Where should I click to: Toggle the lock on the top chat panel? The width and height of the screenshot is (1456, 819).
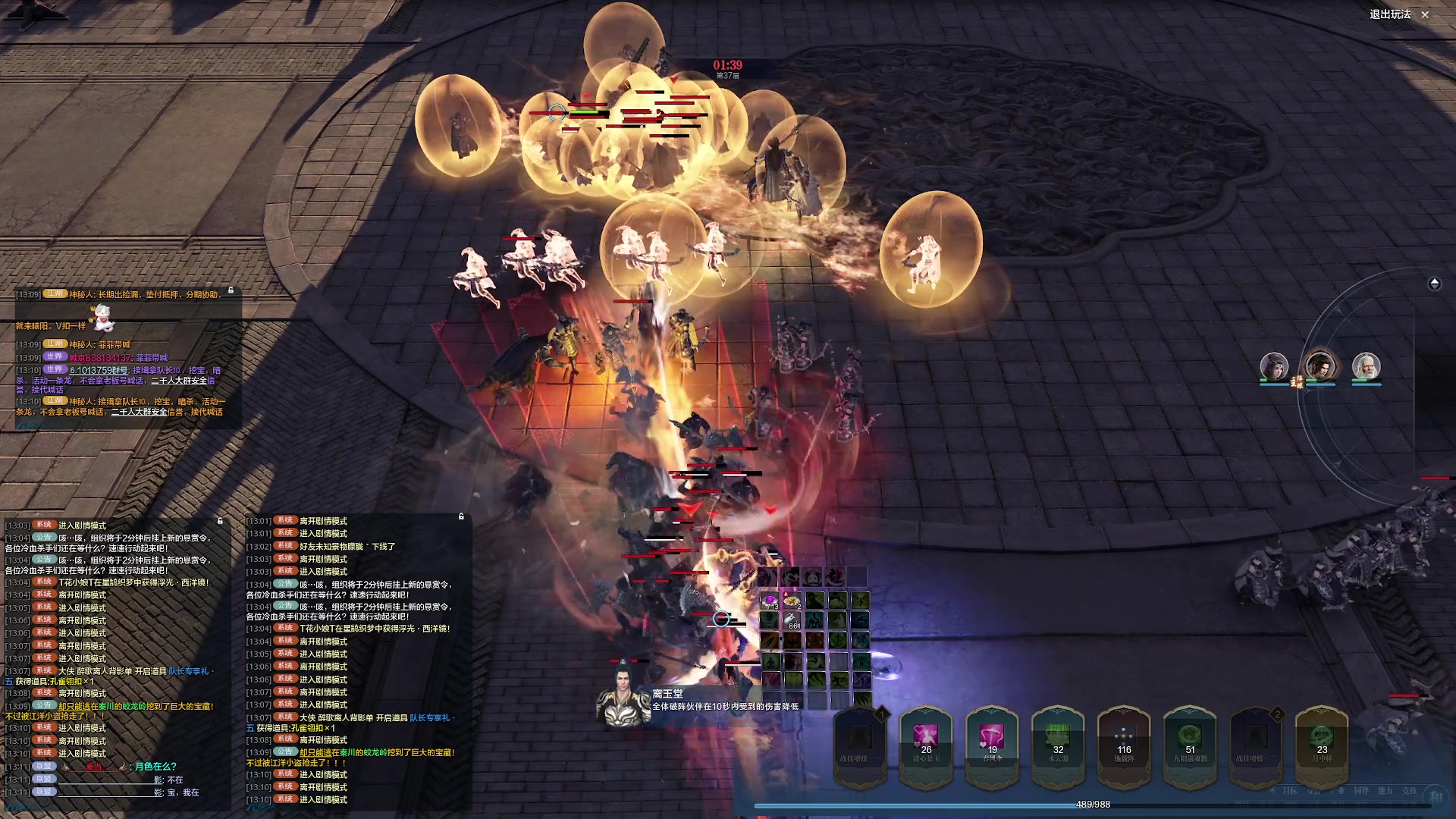[x=231, y=290]
